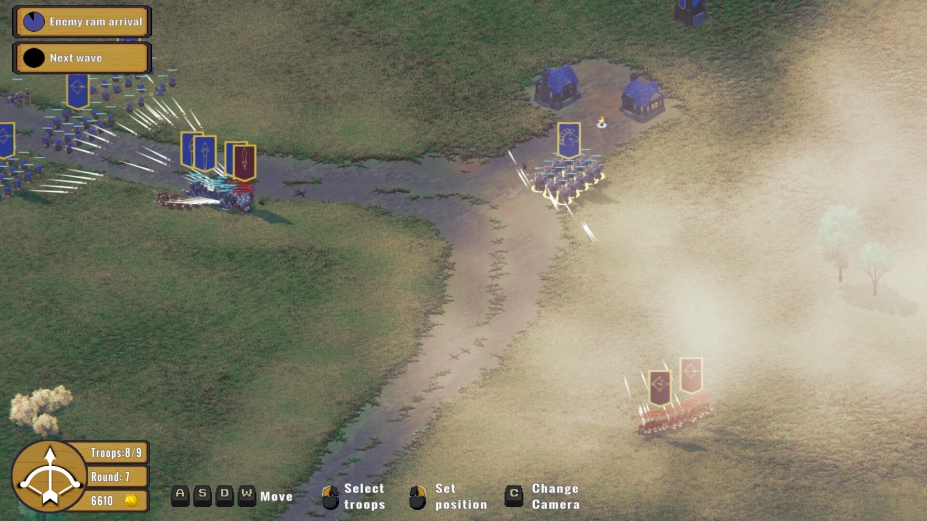Click the archer bow emblem
The height and width of the screenshot is (521, 927).
(48, 477)
